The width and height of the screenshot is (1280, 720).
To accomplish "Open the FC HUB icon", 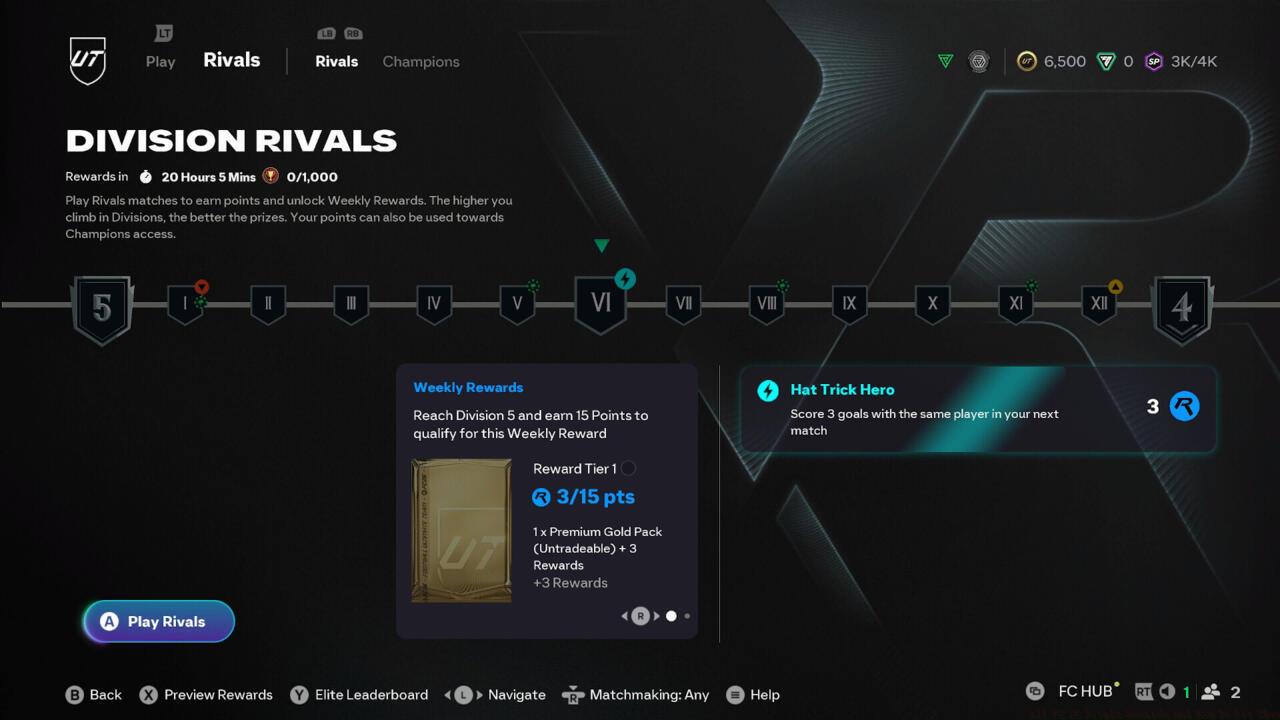I will pyautogui.click(x=1037, y=691).
